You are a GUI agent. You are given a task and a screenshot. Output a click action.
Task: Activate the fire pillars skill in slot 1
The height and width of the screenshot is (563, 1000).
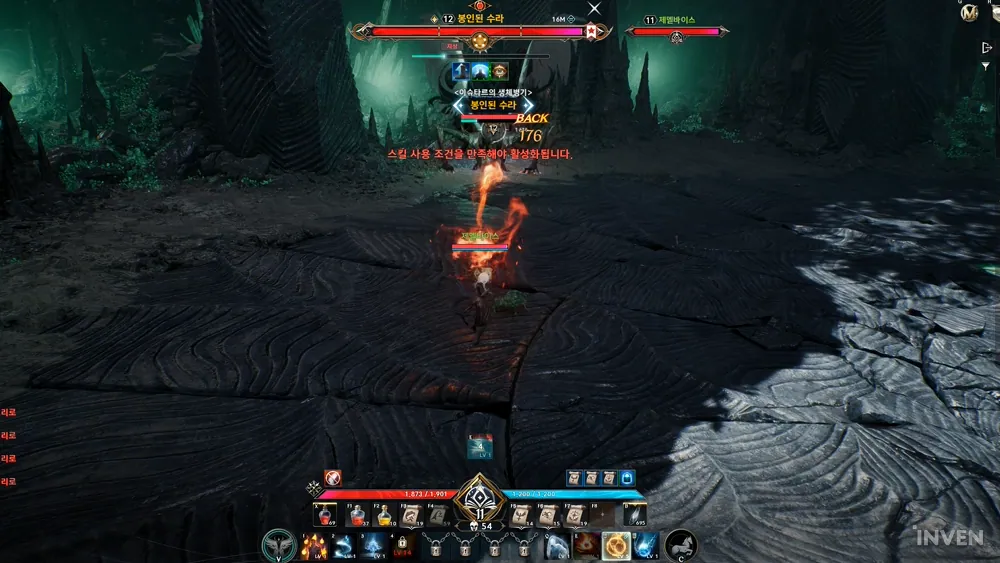[x=313, y=546]
